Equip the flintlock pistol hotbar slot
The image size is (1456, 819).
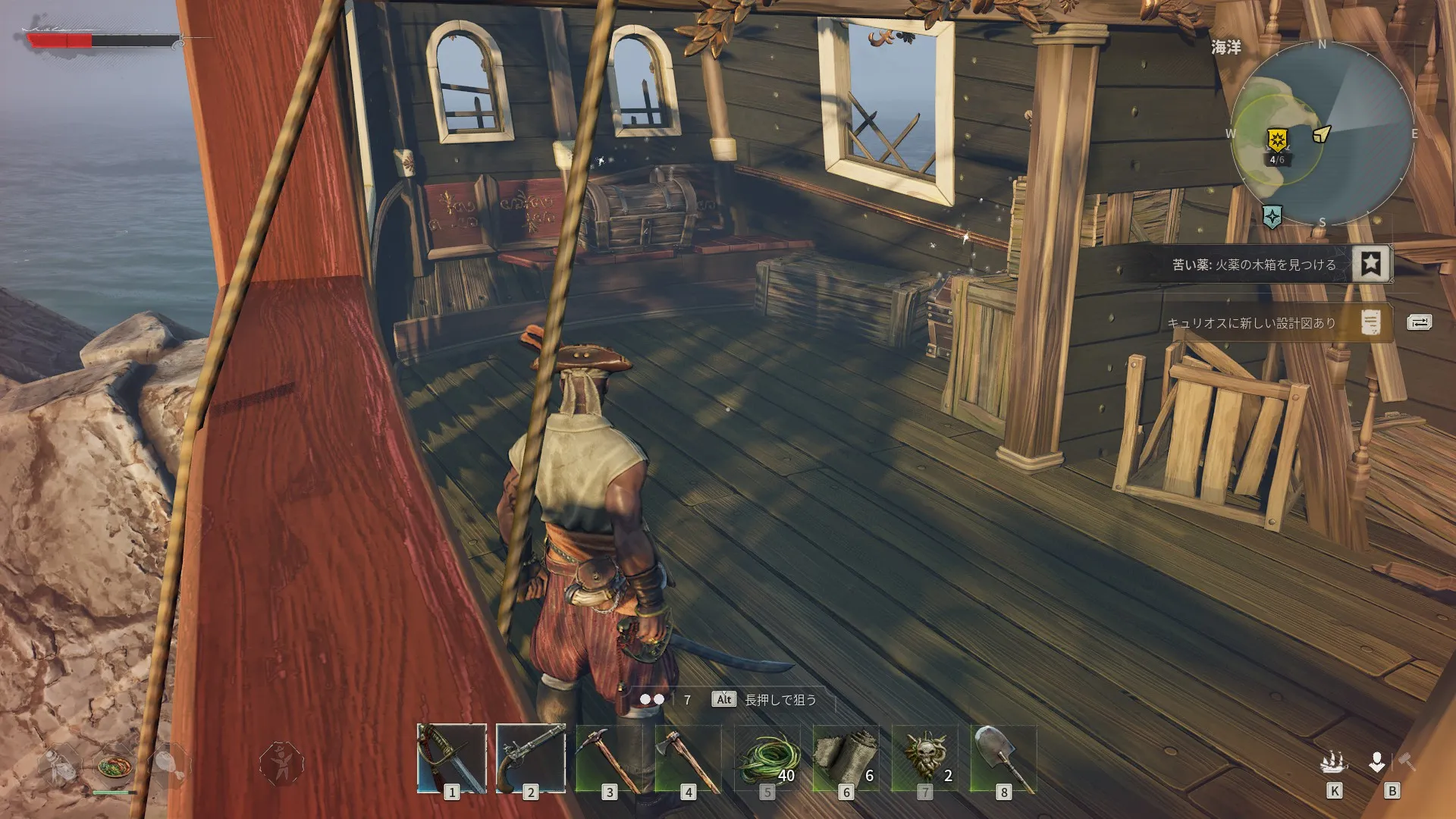(531, 758)
